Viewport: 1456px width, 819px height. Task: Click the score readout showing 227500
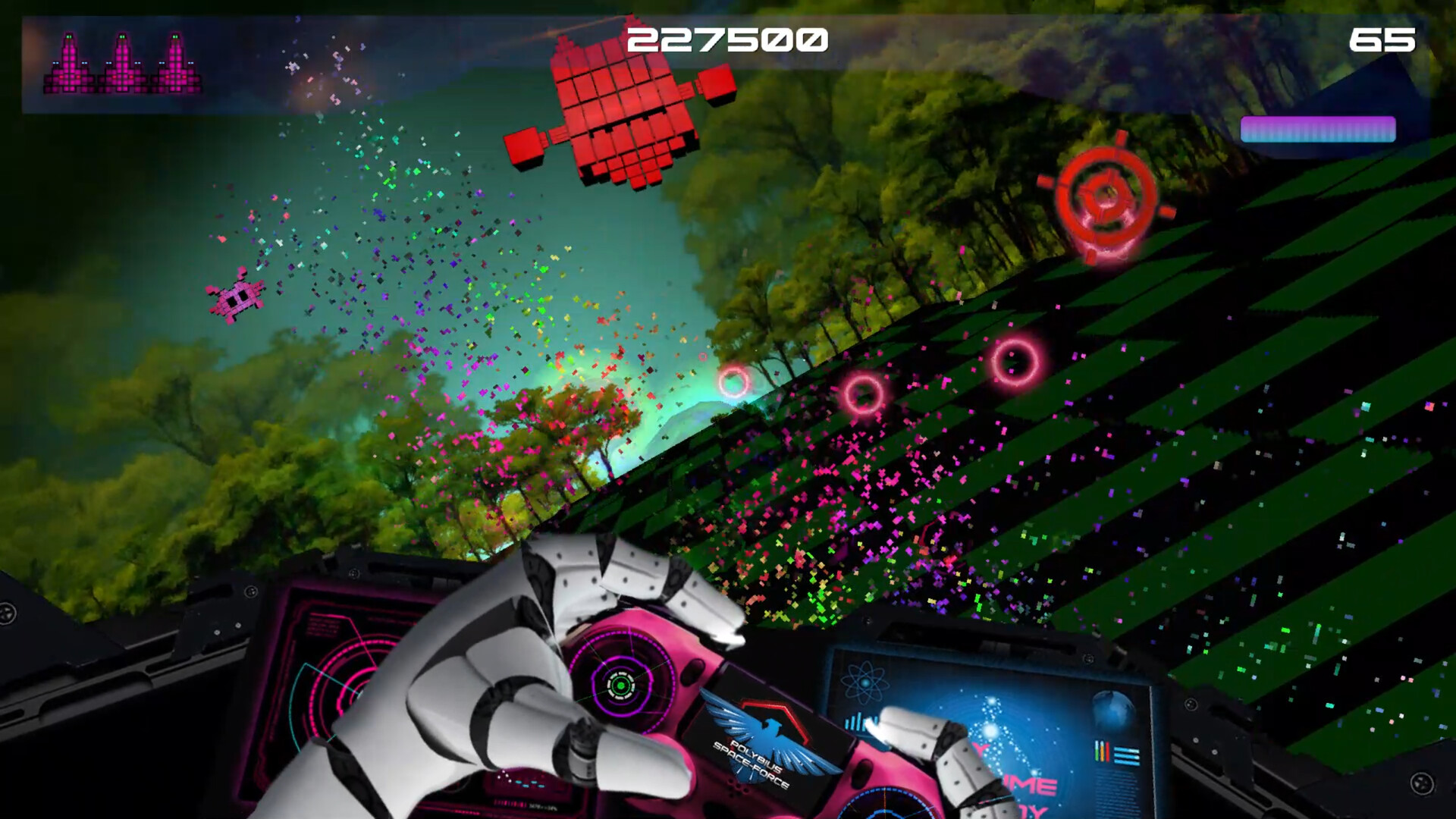click(726, 38)
